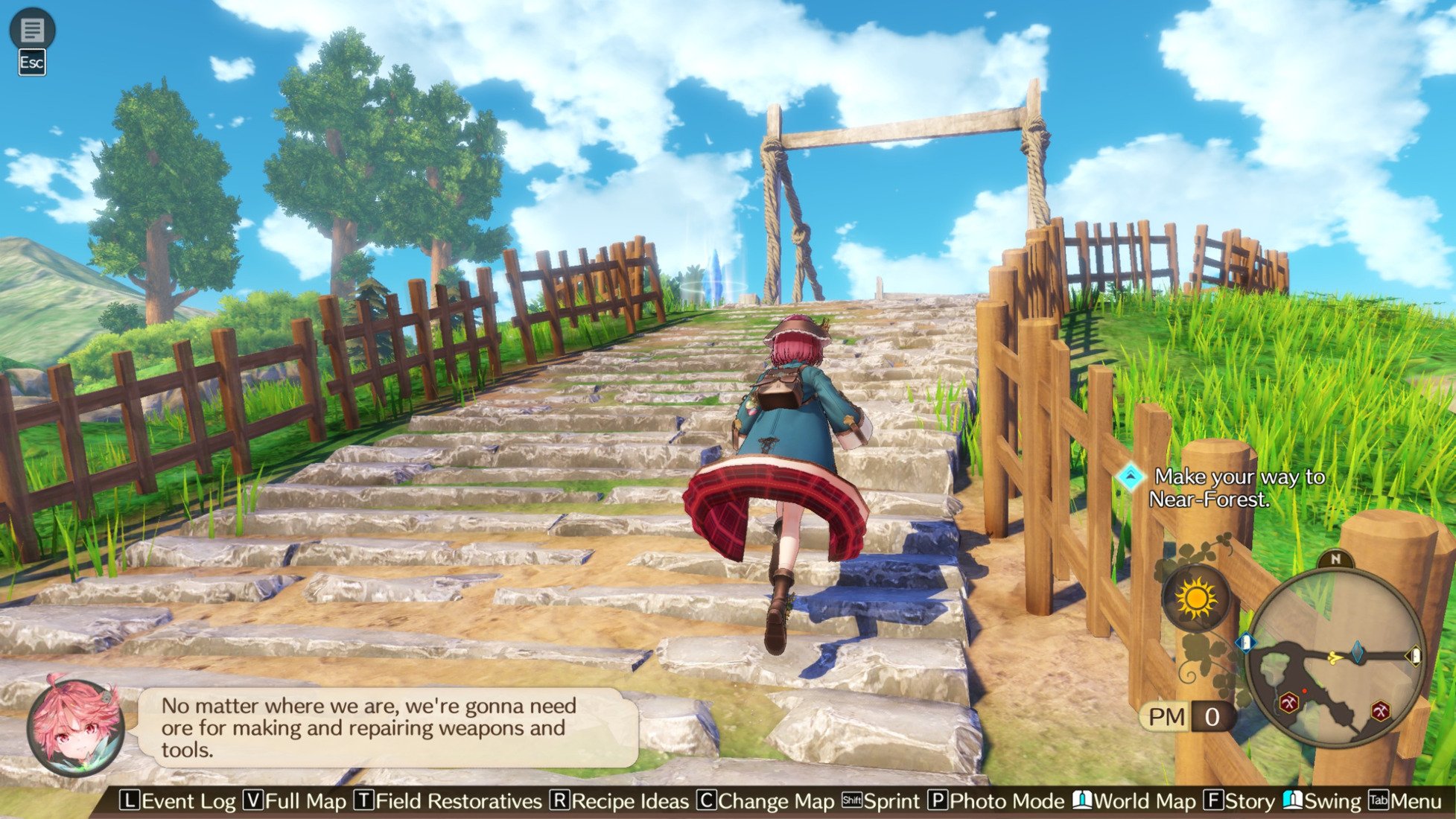Advance the ore dialogue speech bubble

pyautogui.click(x=387, y=727)
